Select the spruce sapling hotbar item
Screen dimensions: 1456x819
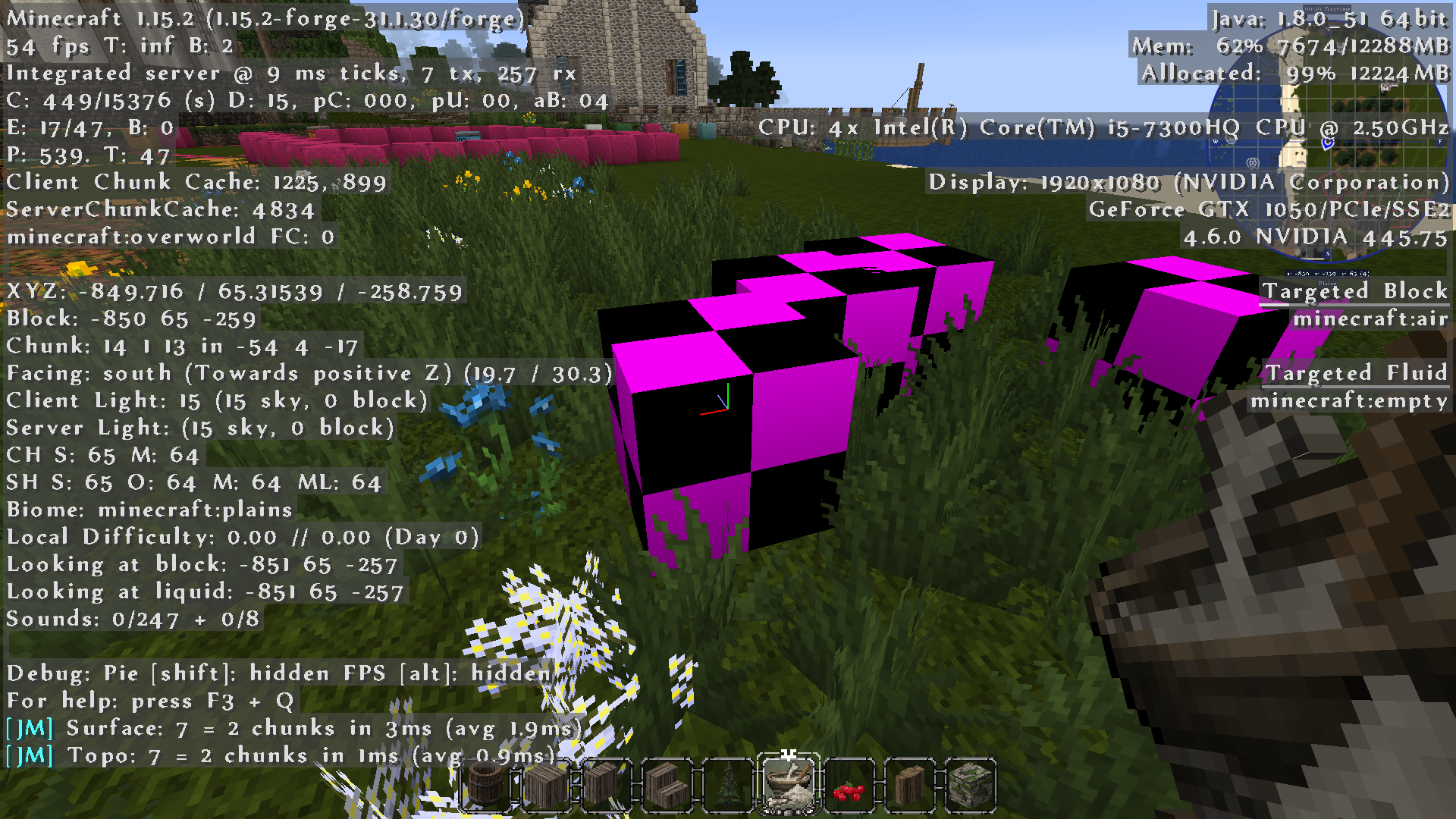pos(728,785)
